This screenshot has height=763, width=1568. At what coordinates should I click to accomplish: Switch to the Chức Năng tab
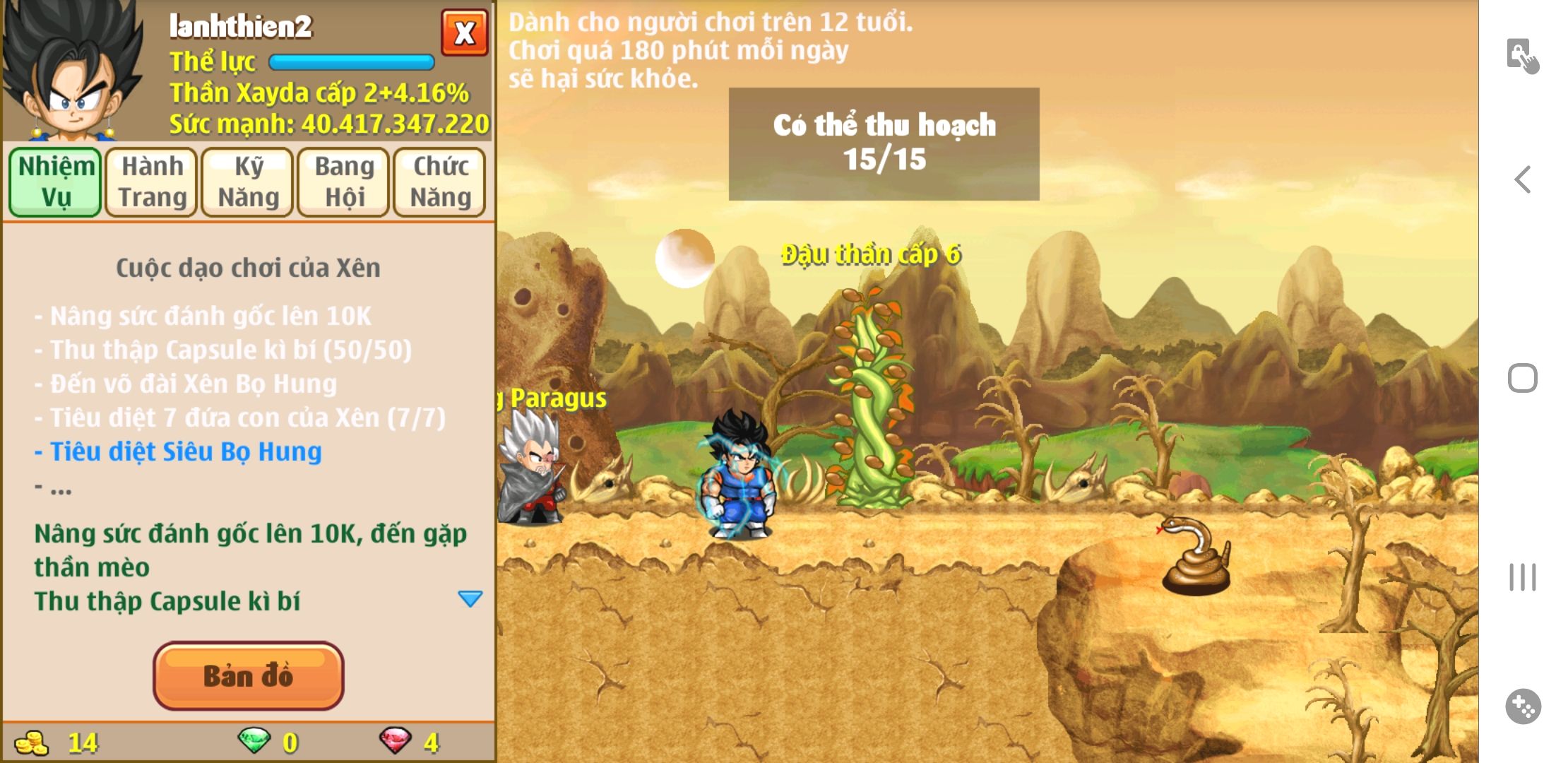click(440, 182)
